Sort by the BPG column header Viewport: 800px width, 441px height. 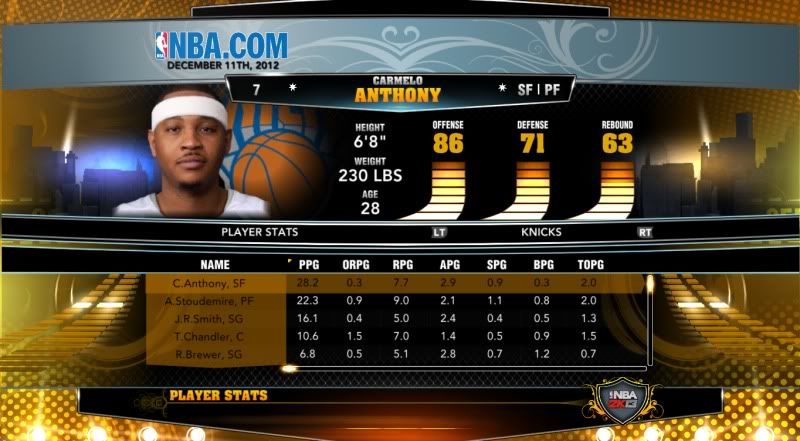tap(542, 265)
